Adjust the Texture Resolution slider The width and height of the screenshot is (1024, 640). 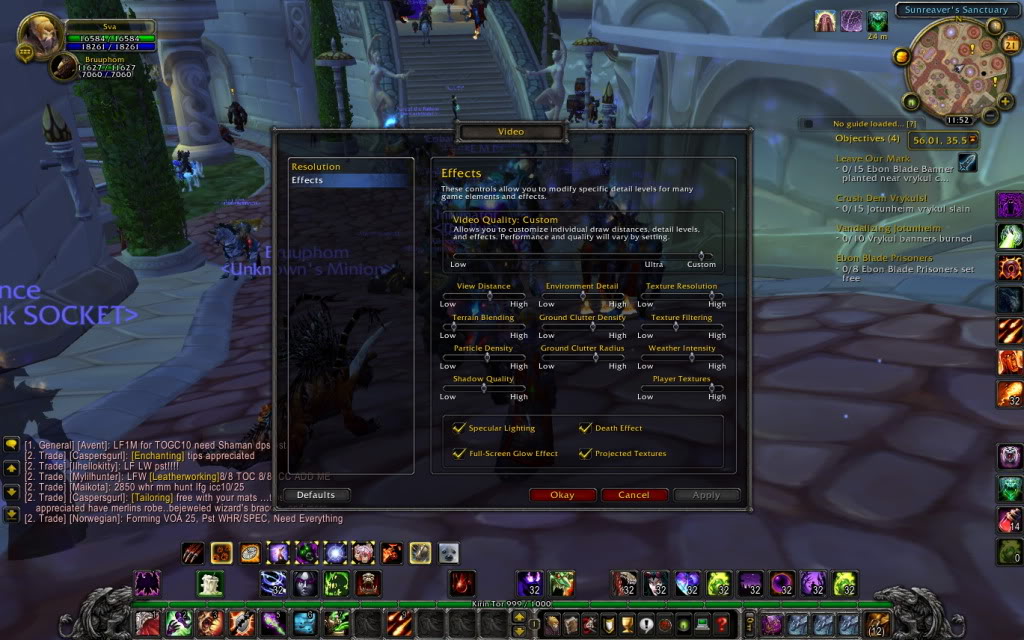[682, 295]
